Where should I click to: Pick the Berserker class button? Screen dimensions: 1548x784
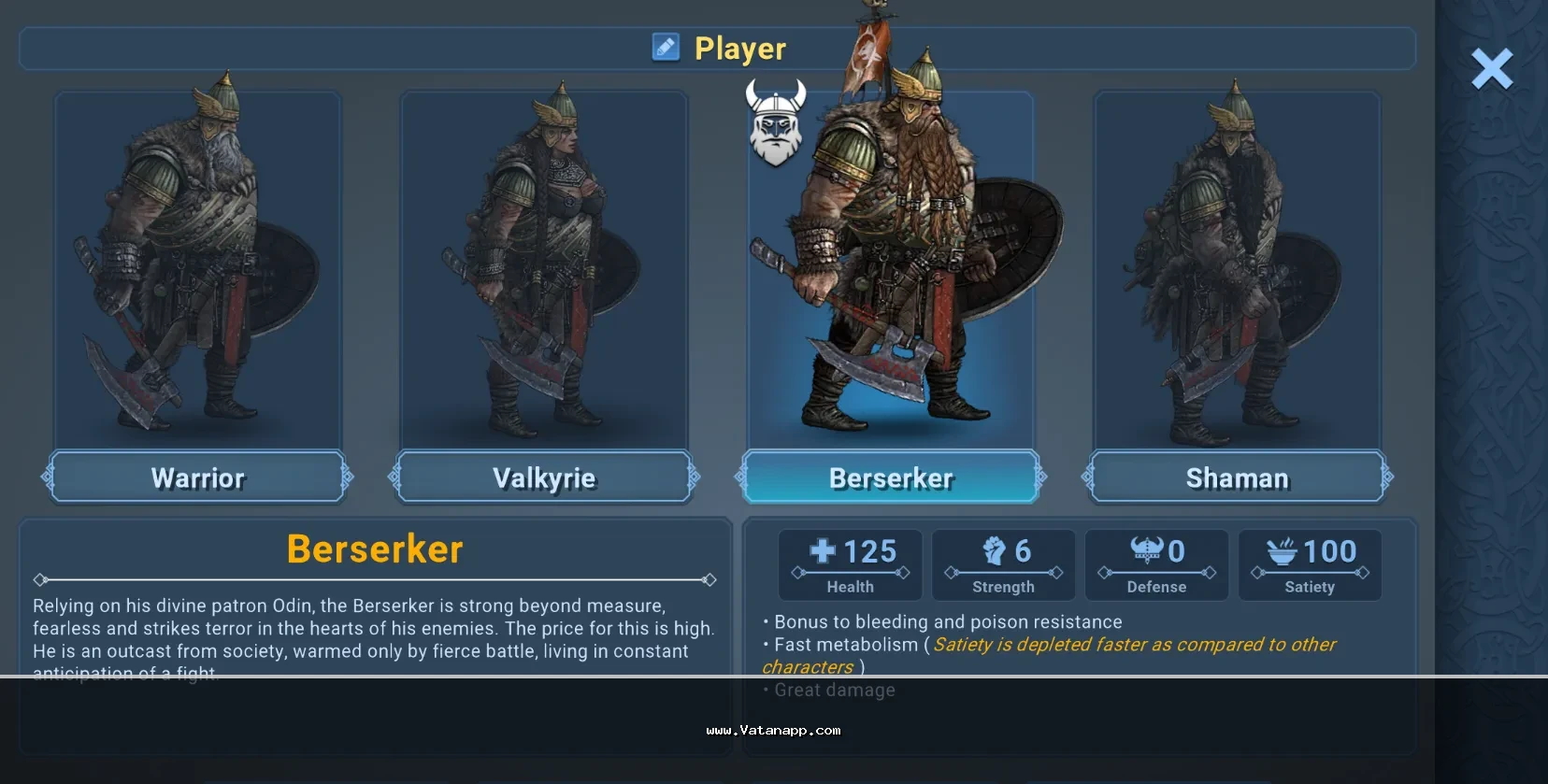[891, 478]
